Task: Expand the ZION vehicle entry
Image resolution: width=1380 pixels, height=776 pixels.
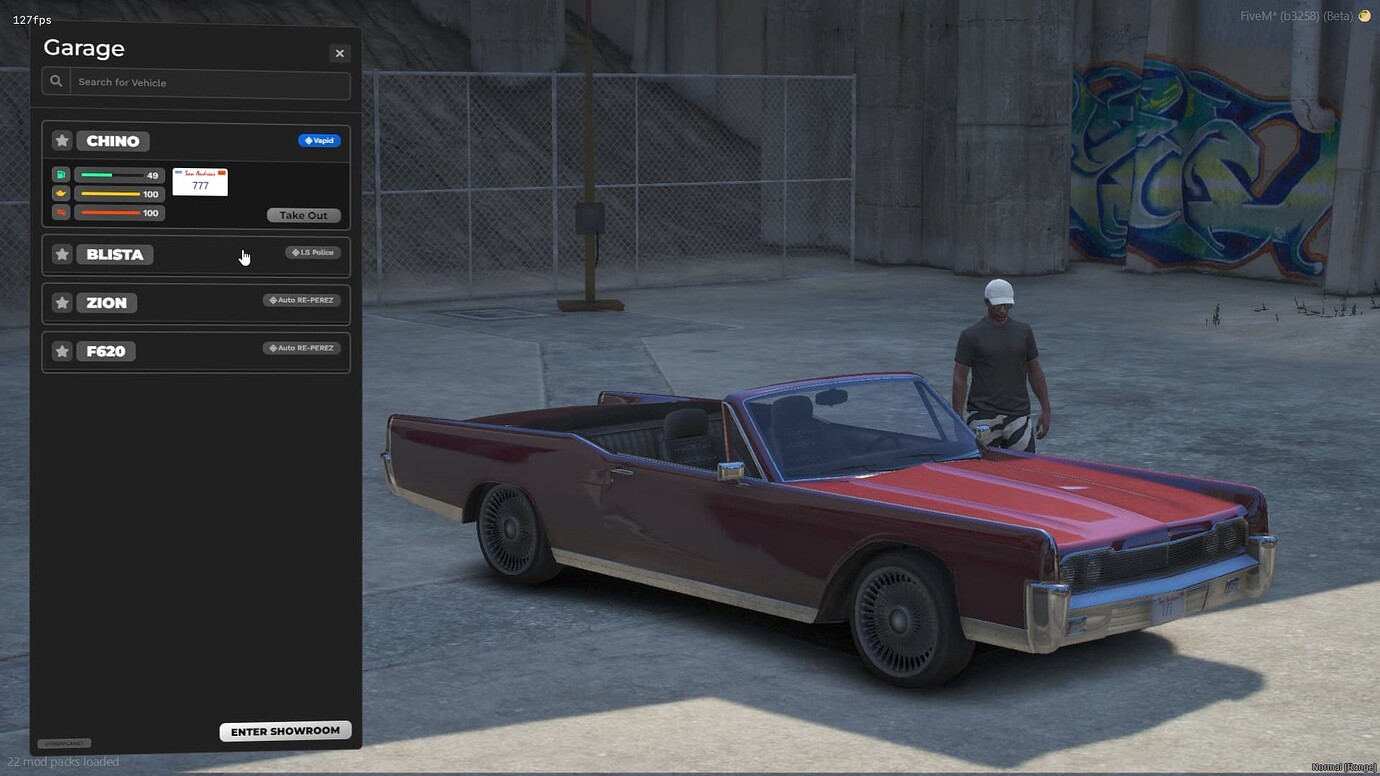Action: coord(195,302)
